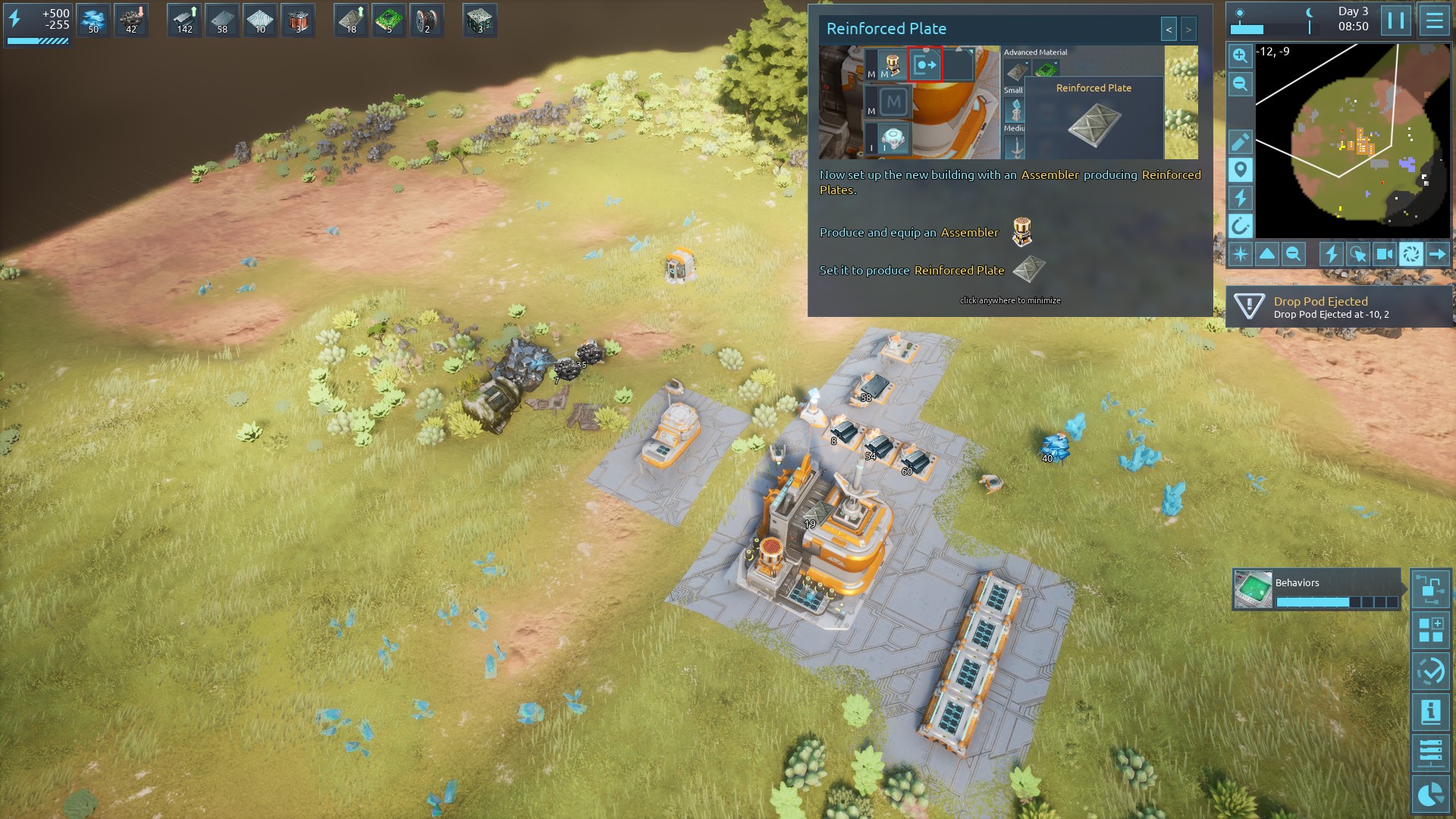
Task: Toggle the map location pin marker button
Action: click(x=1240, y=170)
